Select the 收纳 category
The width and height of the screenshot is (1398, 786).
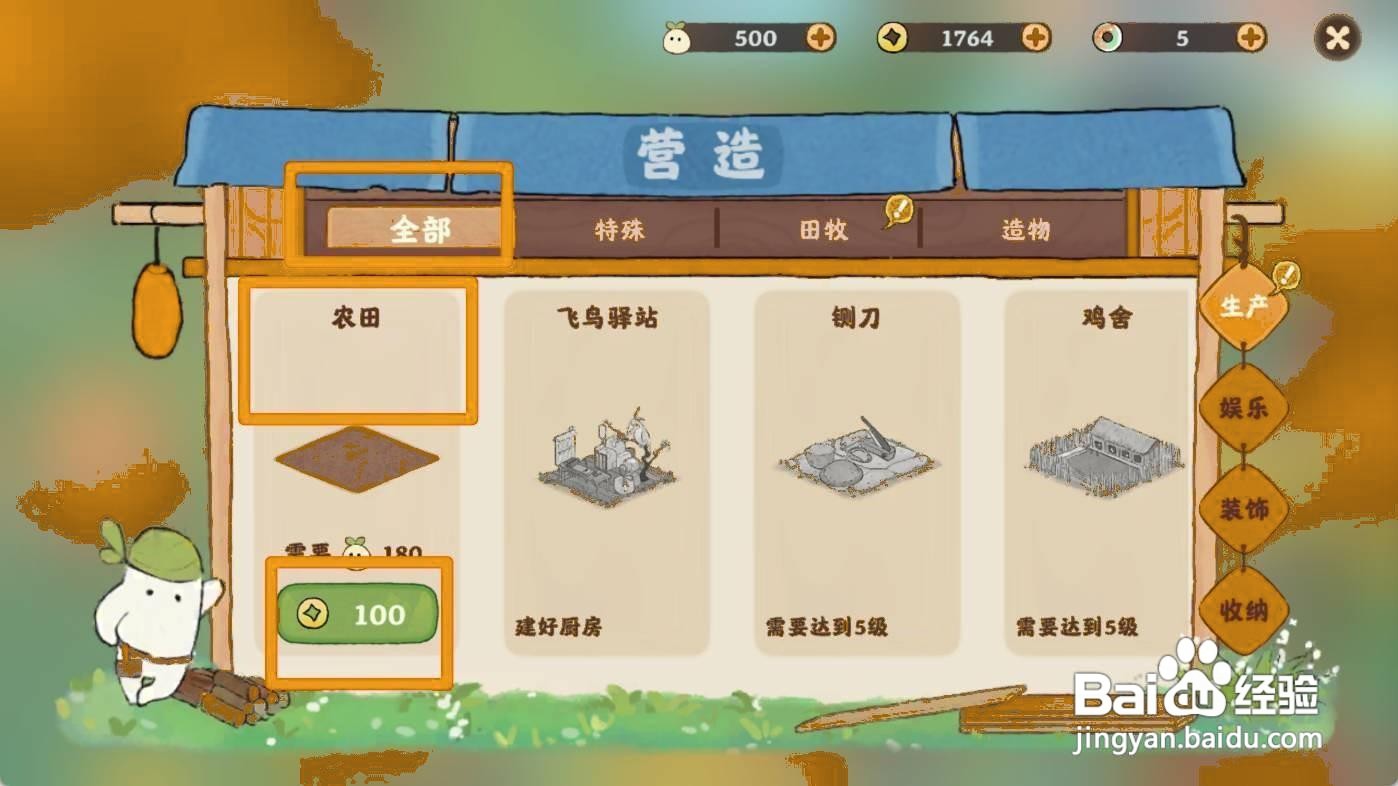pos(1244,613)
